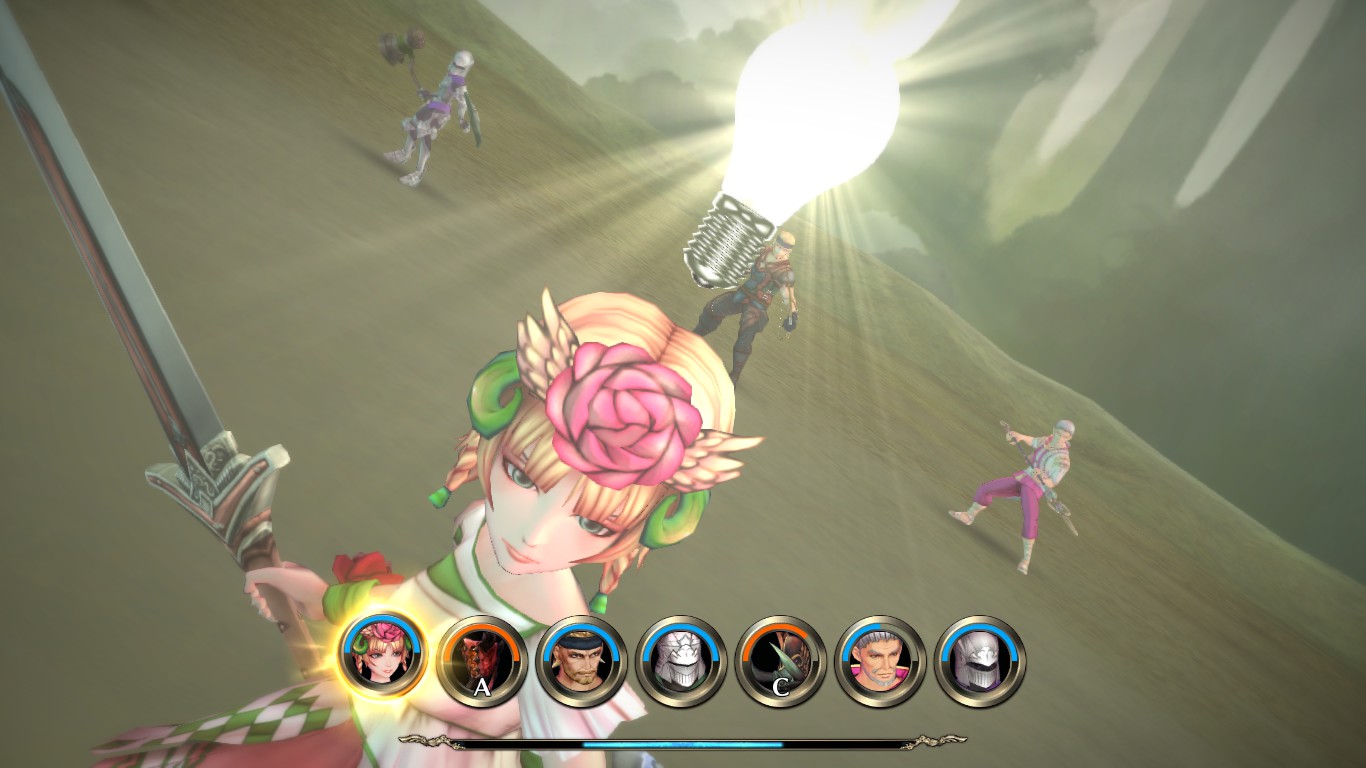Click the dark enemy portrait marked C
This screenshot has height=768, width=1366.
click(781, 660)
